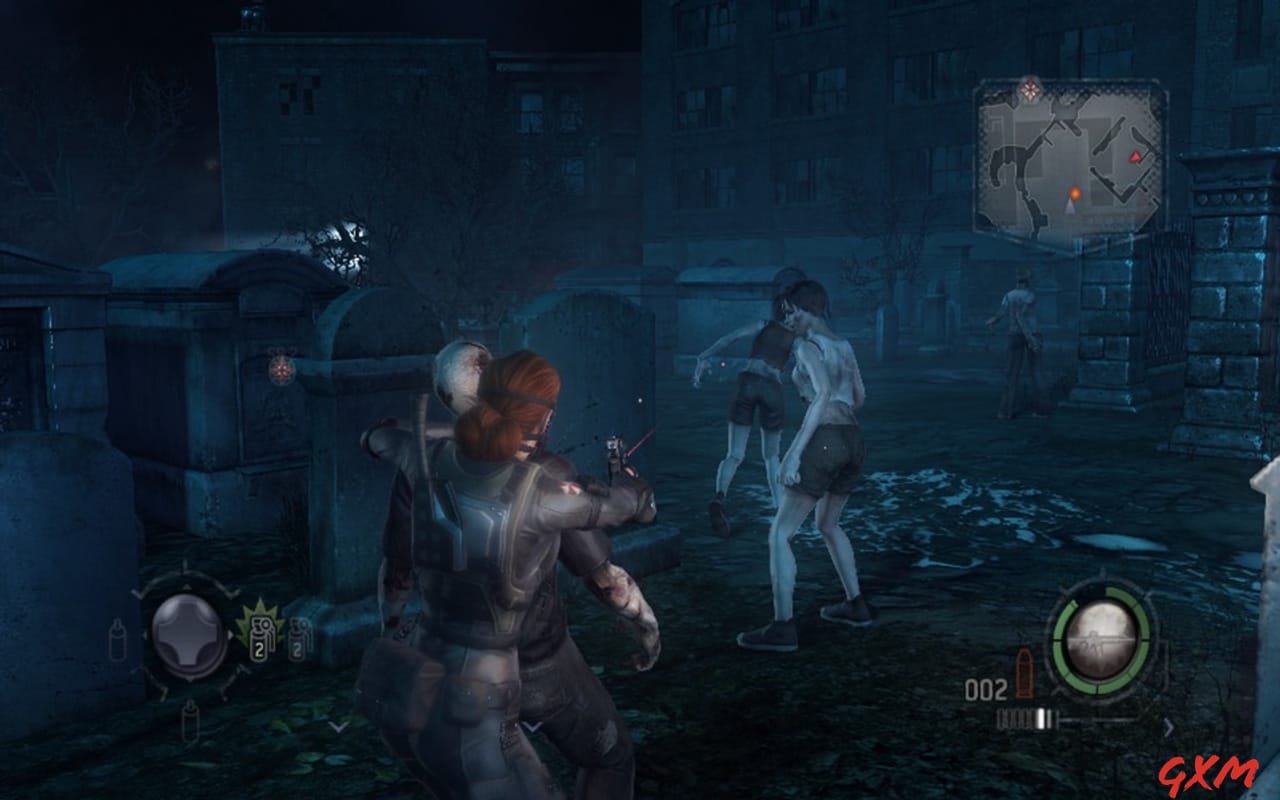Select the down arrow of the D-pad wheel
This screenshot has height=800, width=1280.
point(190,681)
